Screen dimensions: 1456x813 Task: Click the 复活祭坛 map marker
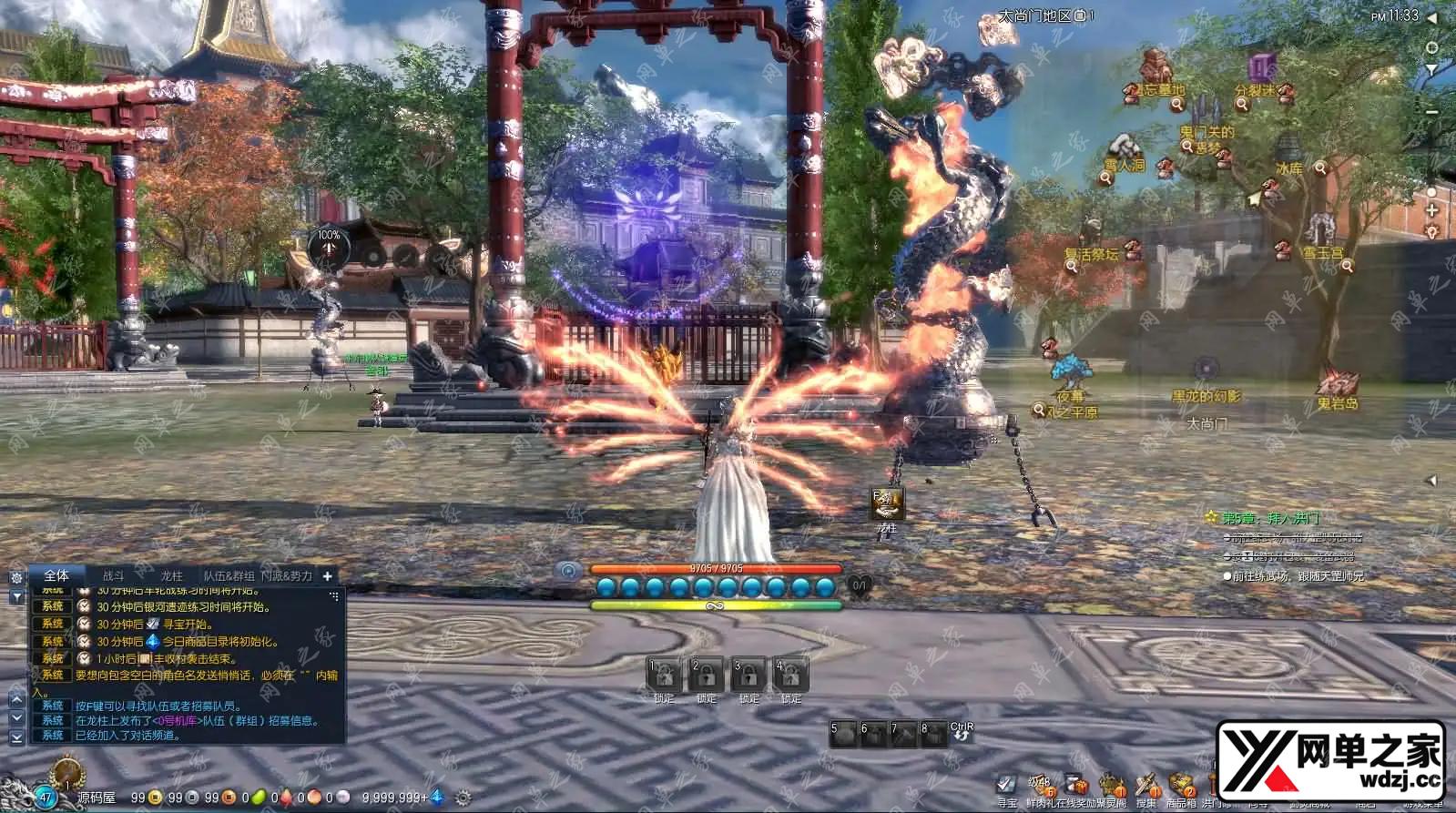click(1092, 254)
